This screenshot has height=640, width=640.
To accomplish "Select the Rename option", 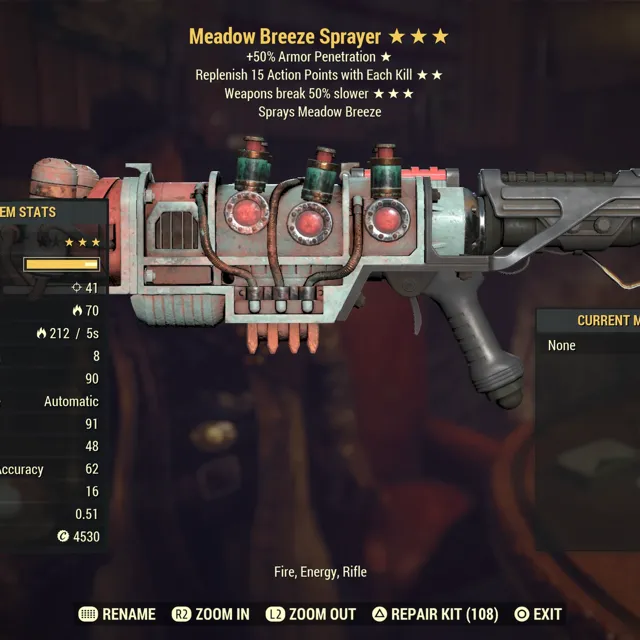I will (x=117, y=614).
